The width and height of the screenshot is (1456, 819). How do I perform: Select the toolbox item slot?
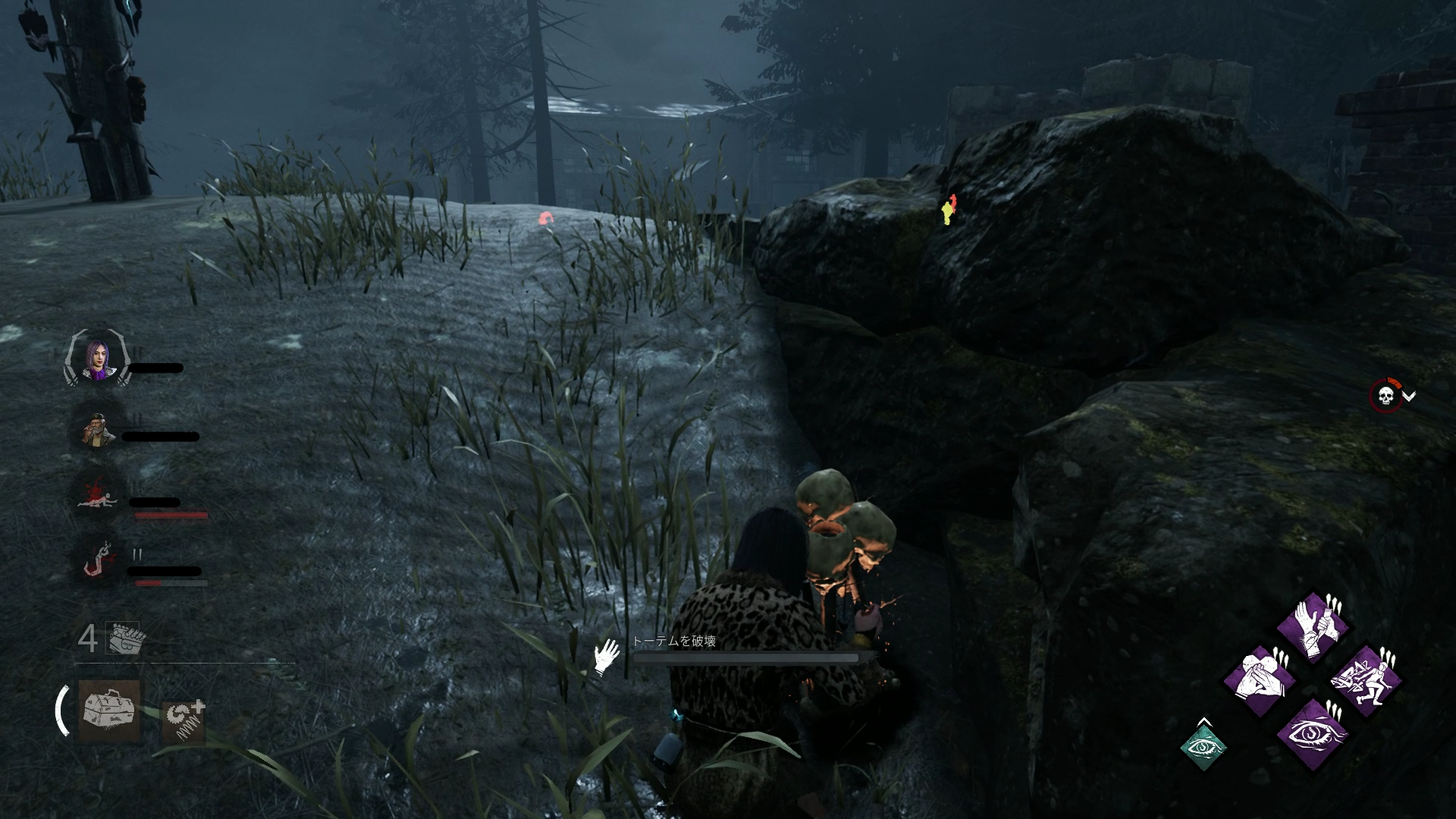click(x=109, y=710)
